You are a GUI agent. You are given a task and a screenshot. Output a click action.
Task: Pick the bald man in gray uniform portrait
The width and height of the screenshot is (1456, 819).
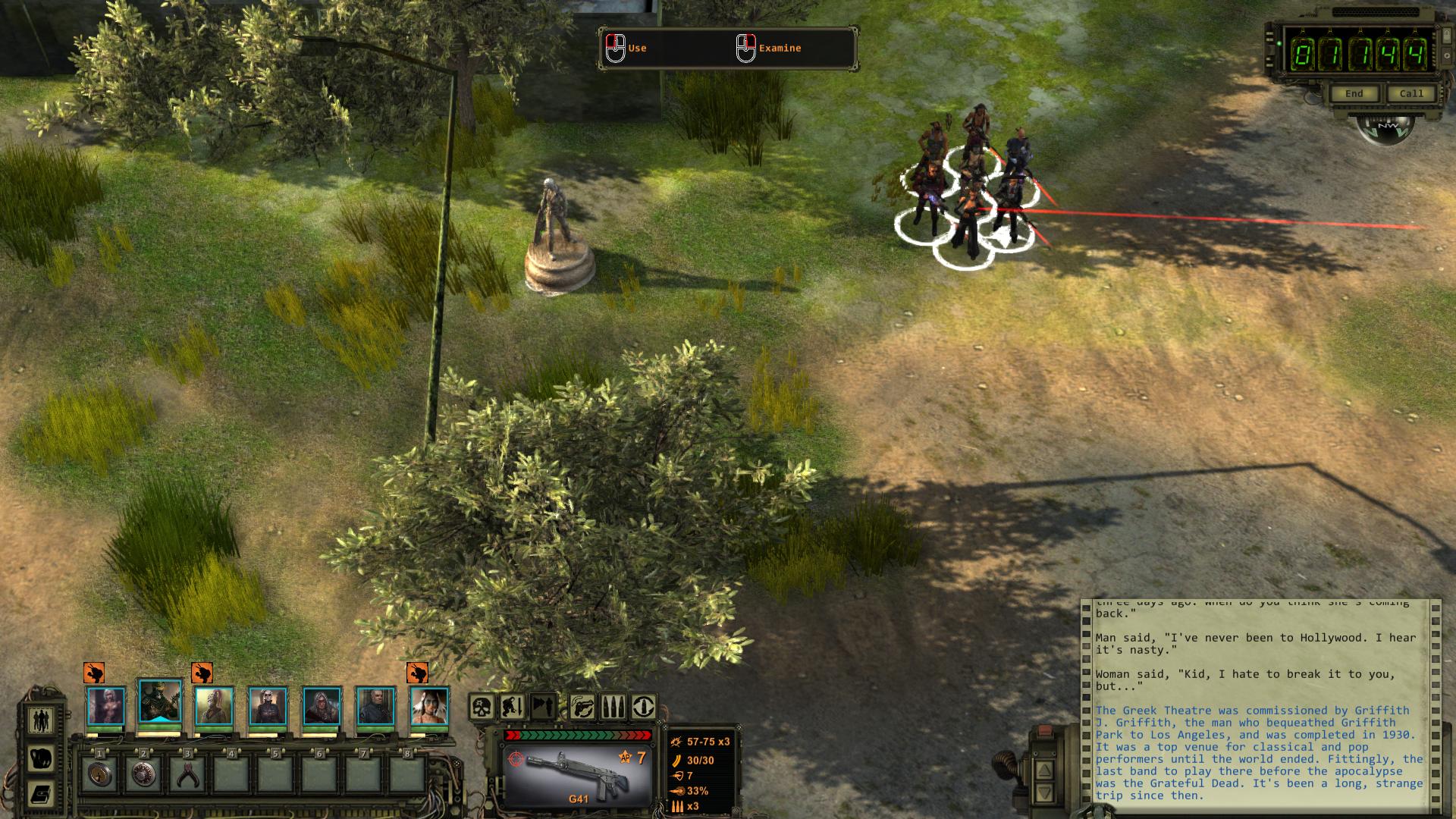375,706
